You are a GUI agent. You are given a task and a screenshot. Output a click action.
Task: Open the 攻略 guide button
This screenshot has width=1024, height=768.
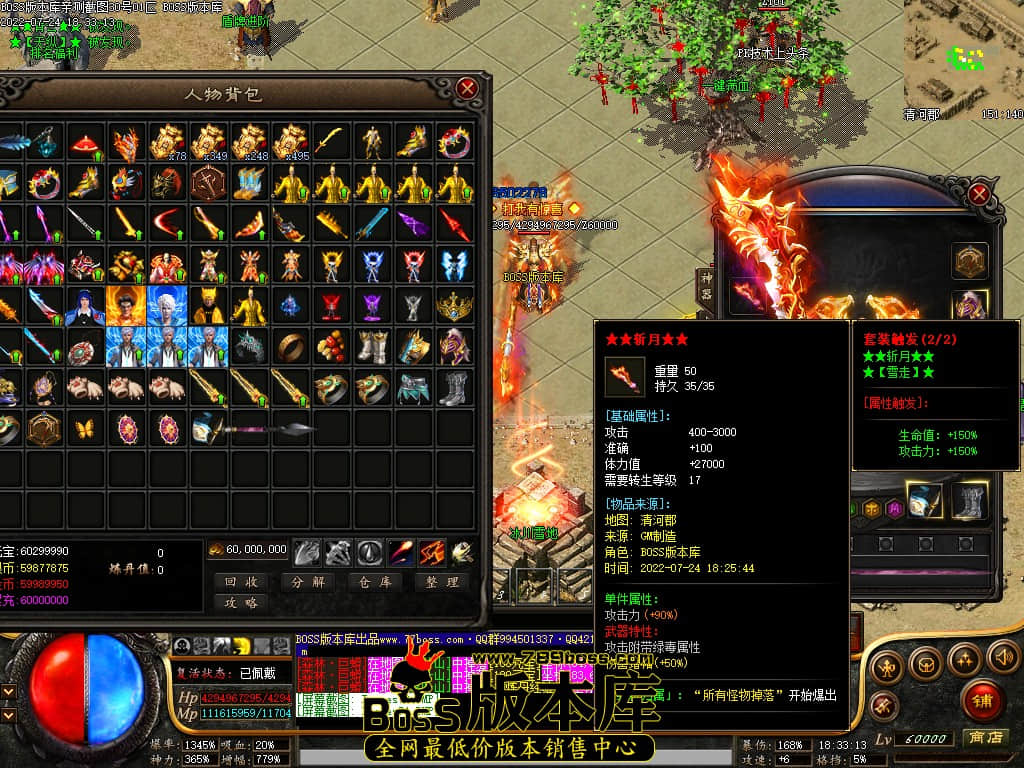241,602
